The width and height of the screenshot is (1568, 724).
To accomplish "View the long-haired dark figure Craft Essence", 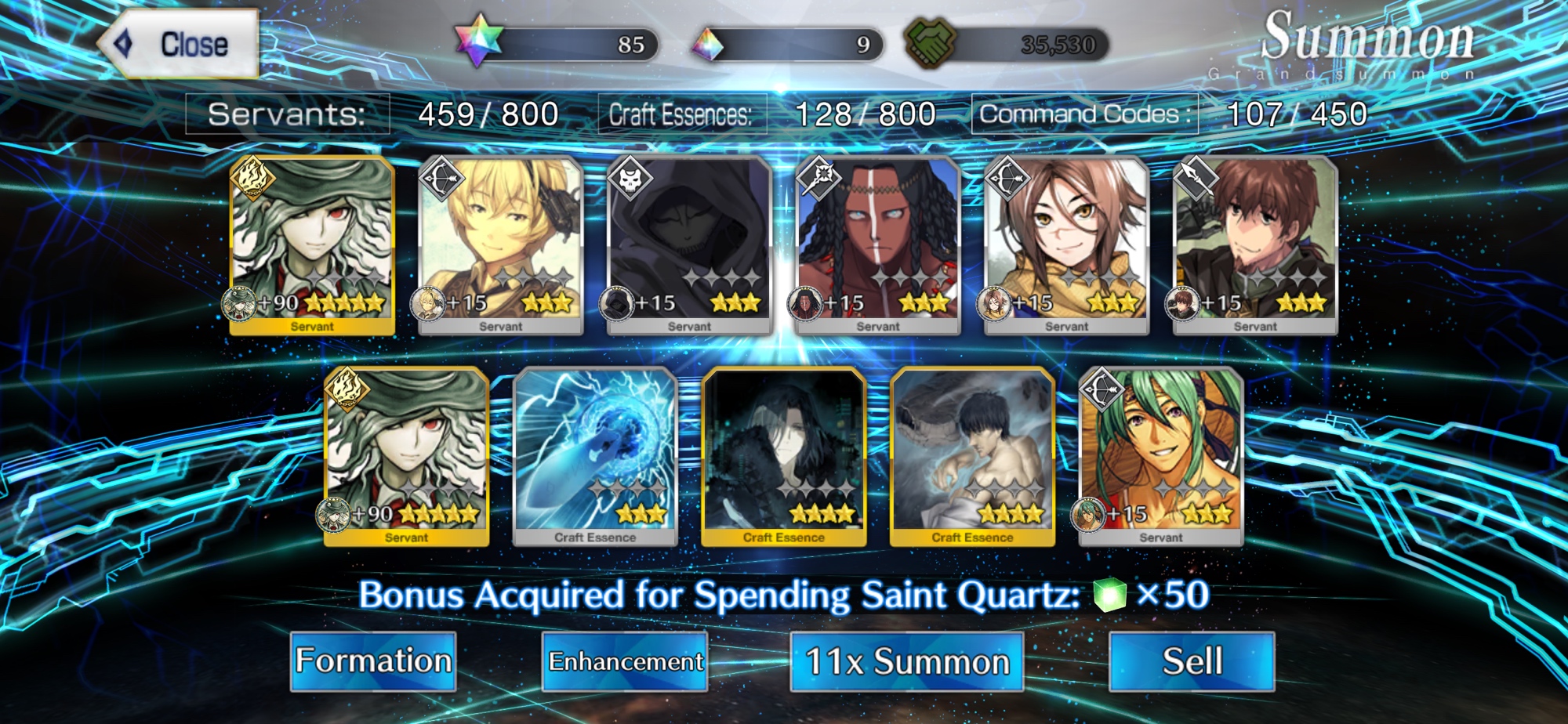I will tap(784, 456).
